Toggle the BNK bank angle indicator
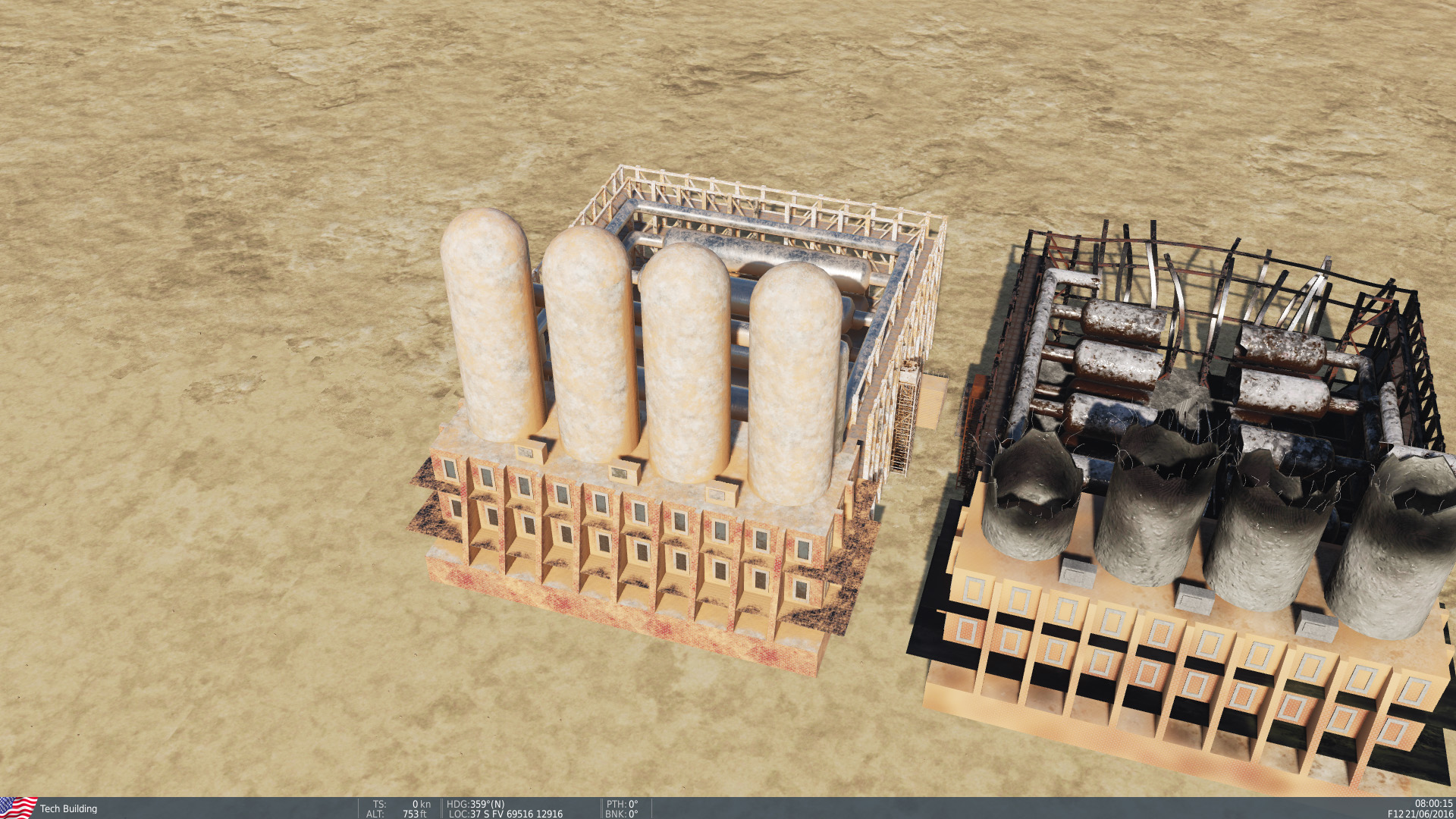The height and width of the screenshot is (819, 1456). pos(622,814)
